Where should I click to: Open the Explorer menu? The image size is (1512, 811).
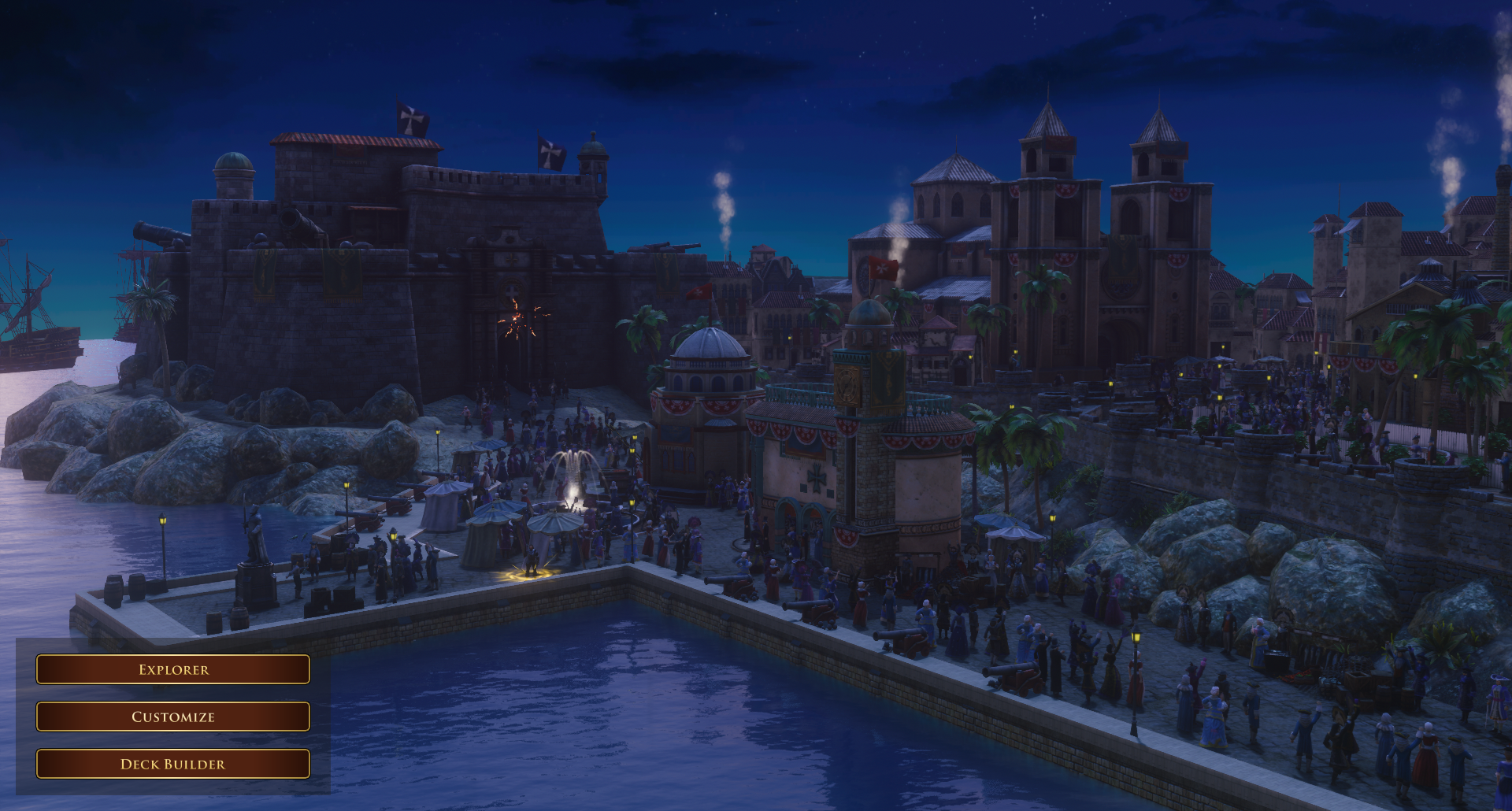pos(173,669)
